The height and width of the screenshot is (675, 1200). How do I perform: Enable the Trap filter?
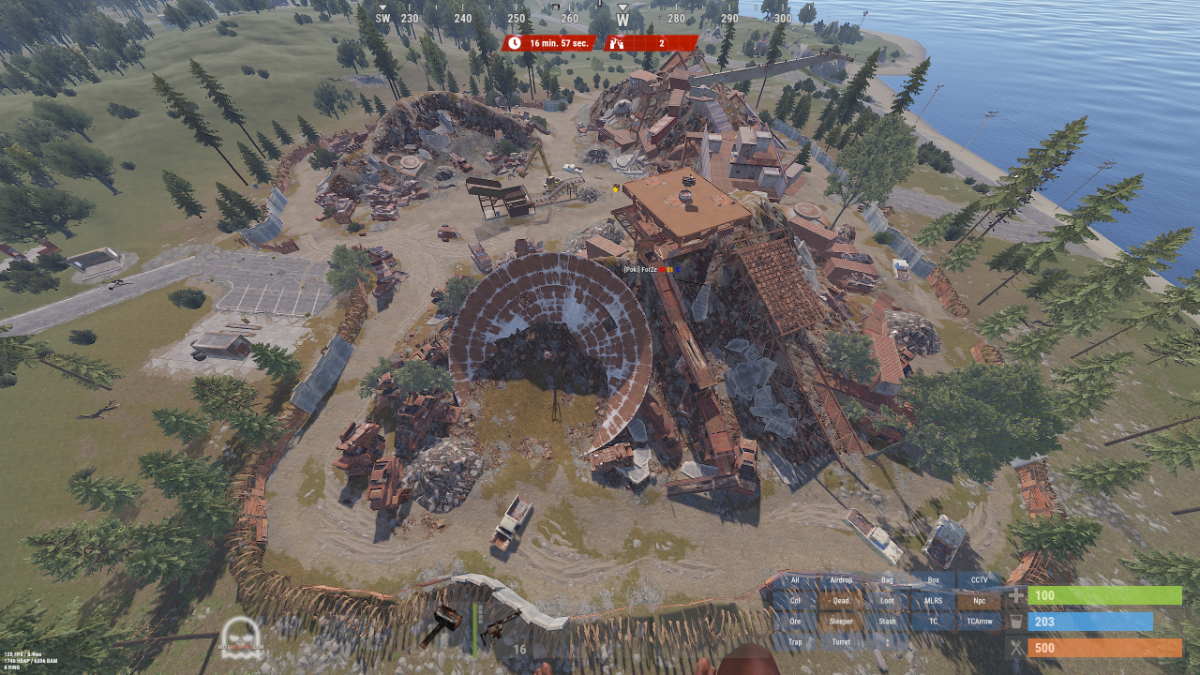pos(795,642)
